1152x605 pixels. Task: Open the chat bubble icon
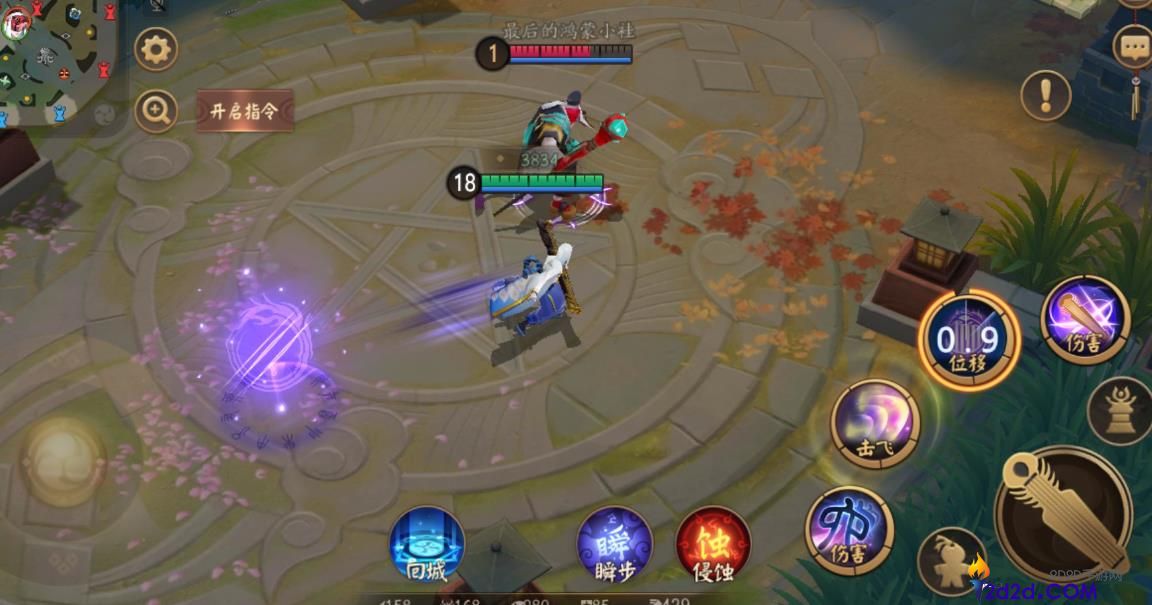(x=1133, y=46)
